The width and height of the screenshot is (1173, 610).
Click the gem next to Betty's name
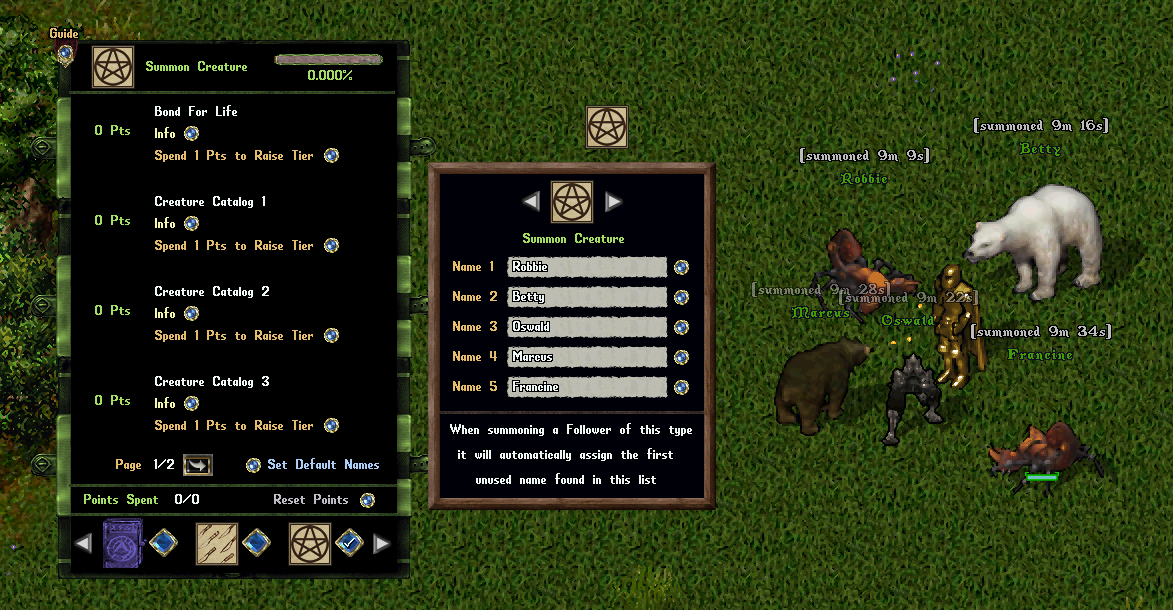(x=681, y=297)
